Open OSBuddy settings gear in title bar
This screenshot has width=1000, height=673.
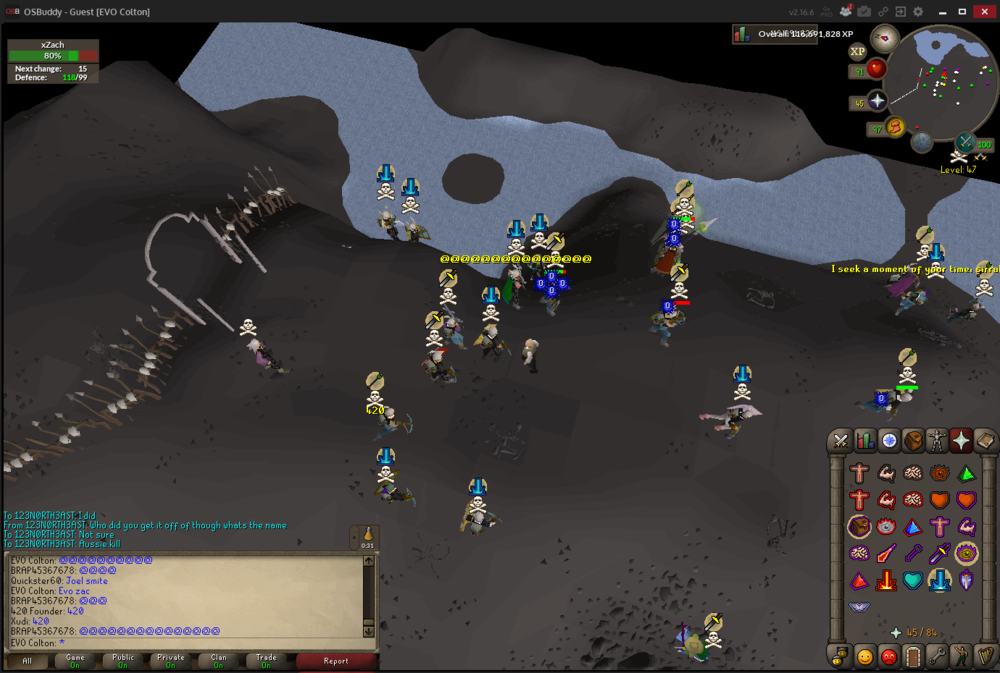[918, 12]
